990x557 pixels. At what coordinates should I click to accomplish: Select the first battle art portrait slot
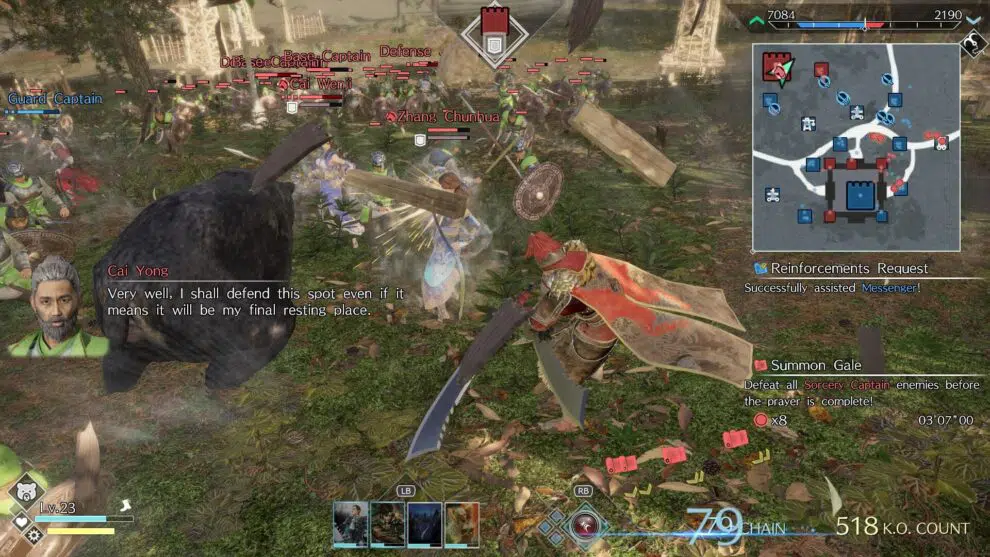[351, 524]
